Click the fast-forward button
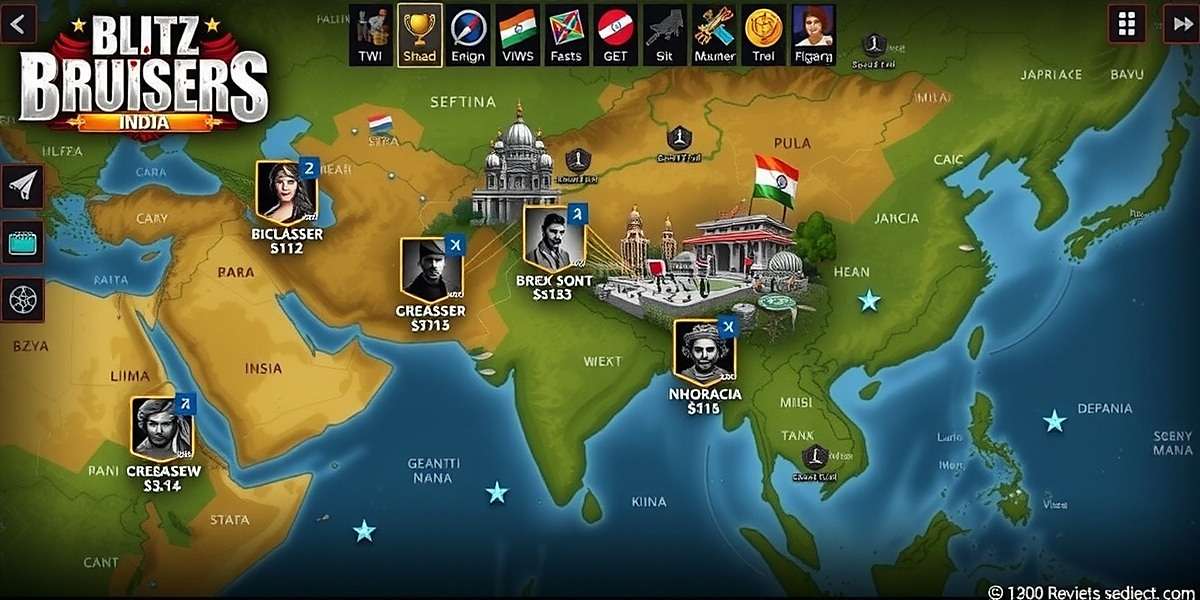This screenshot has width=1200, height=600. (x=1180, y=23)
